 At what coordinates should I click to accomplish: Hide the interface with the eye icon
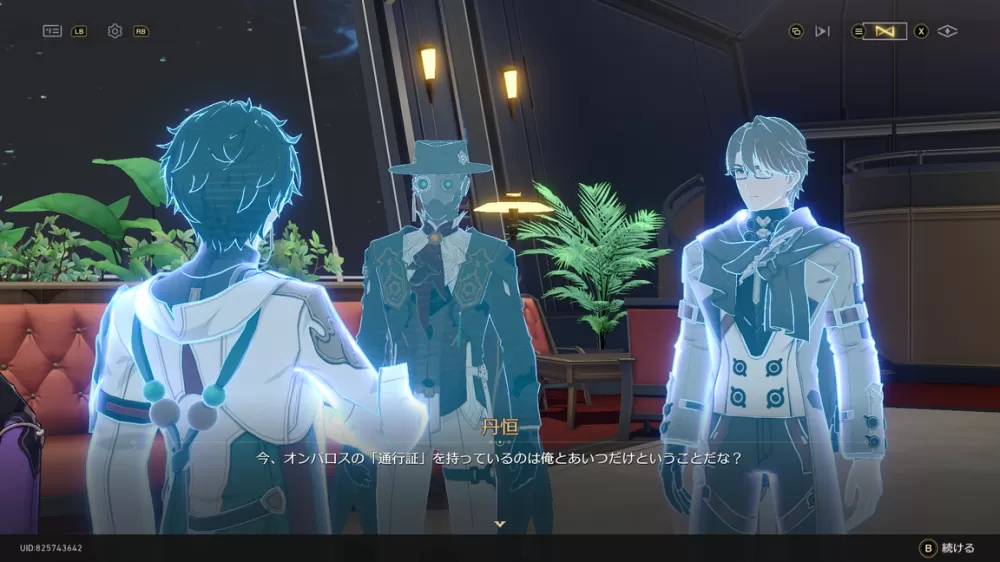[948, 31]
